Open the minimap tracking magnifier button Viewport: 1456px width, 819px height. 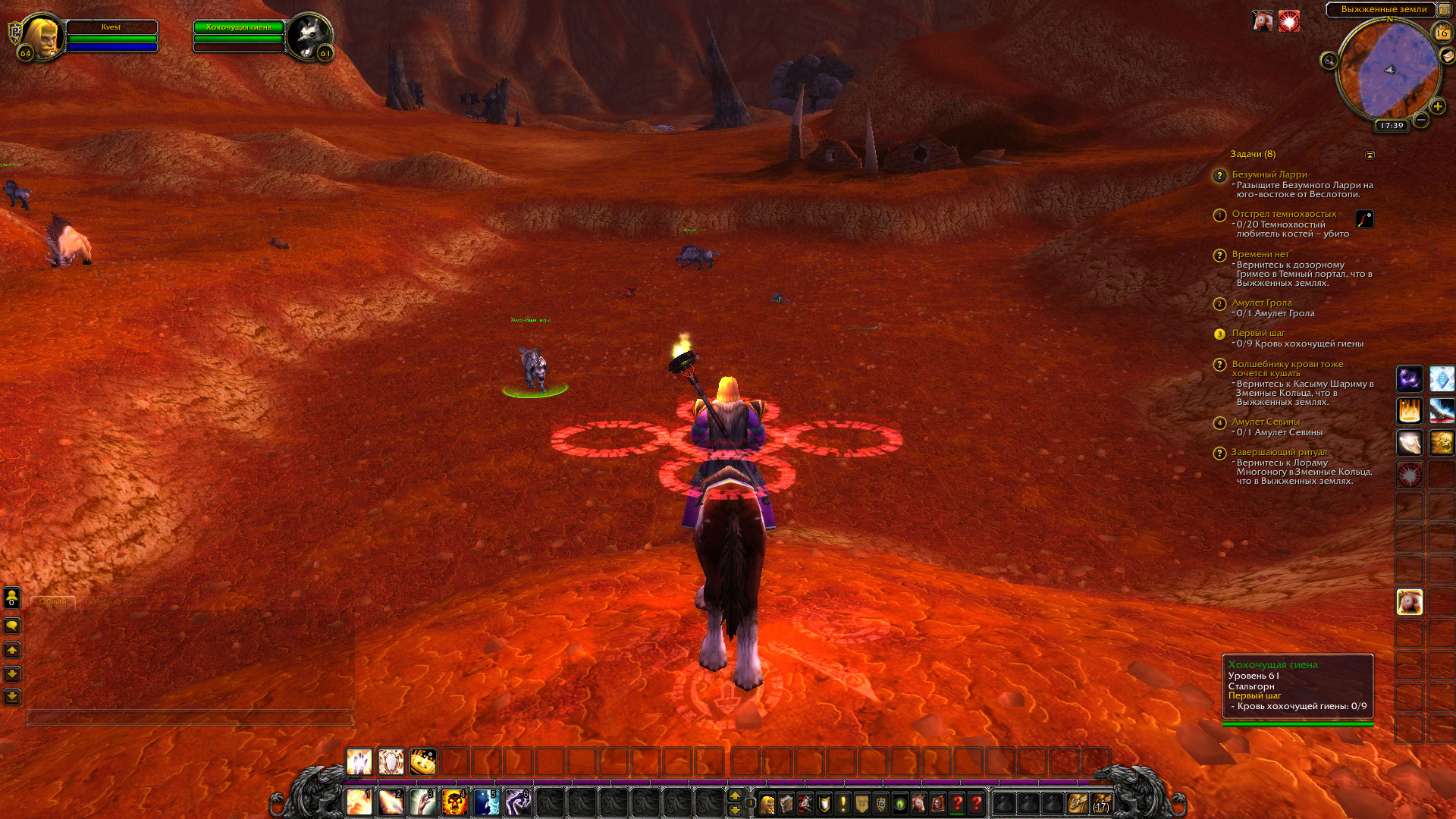pyautogui.click(x=1329, y=61)
